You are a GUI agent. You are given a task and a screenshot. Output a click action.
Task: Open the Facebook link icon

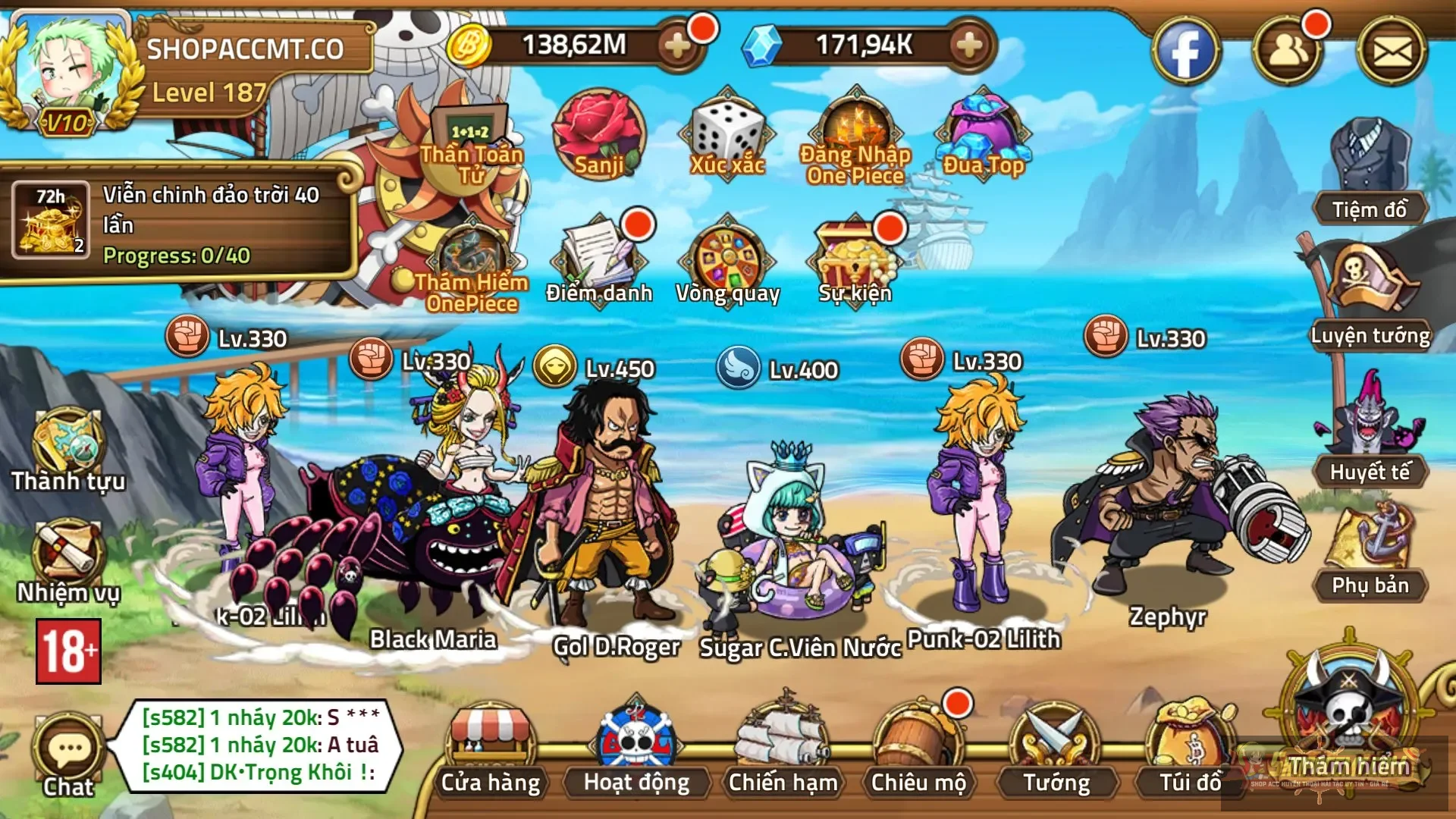tap(1185, 52)
